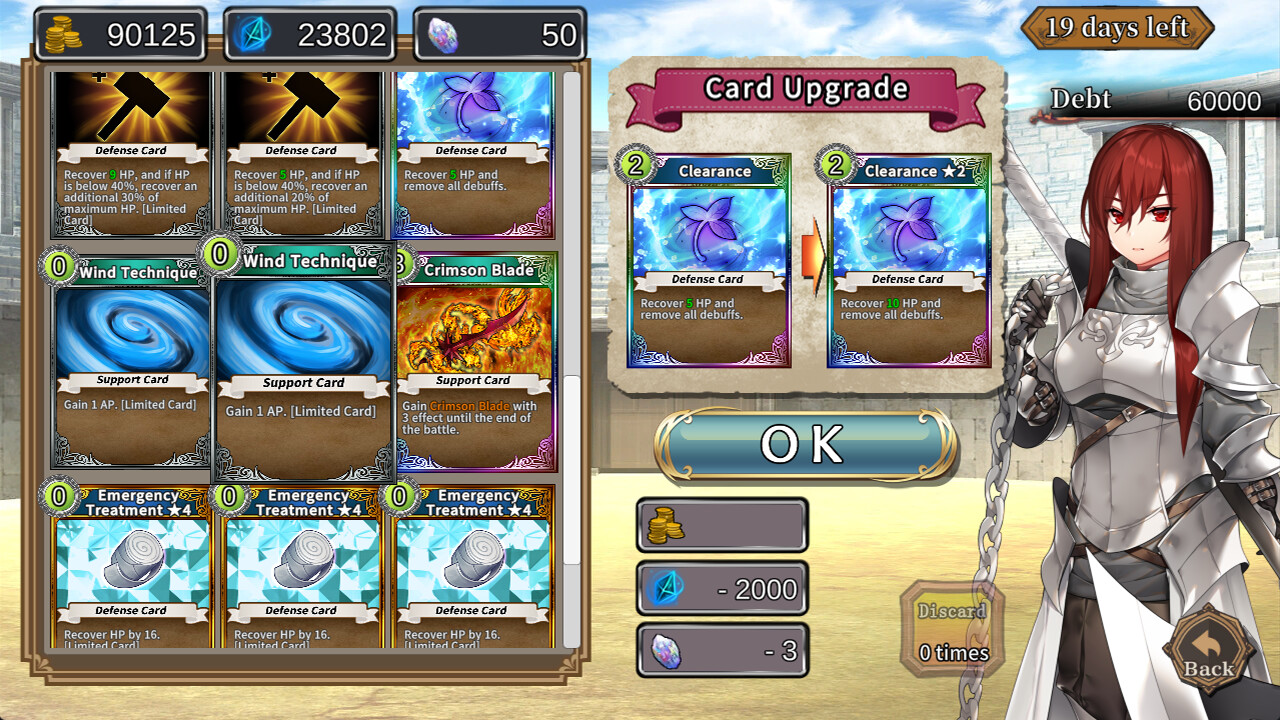Click the 19 days left banner
1280x720 pixels.
[x=1117, y=28]
